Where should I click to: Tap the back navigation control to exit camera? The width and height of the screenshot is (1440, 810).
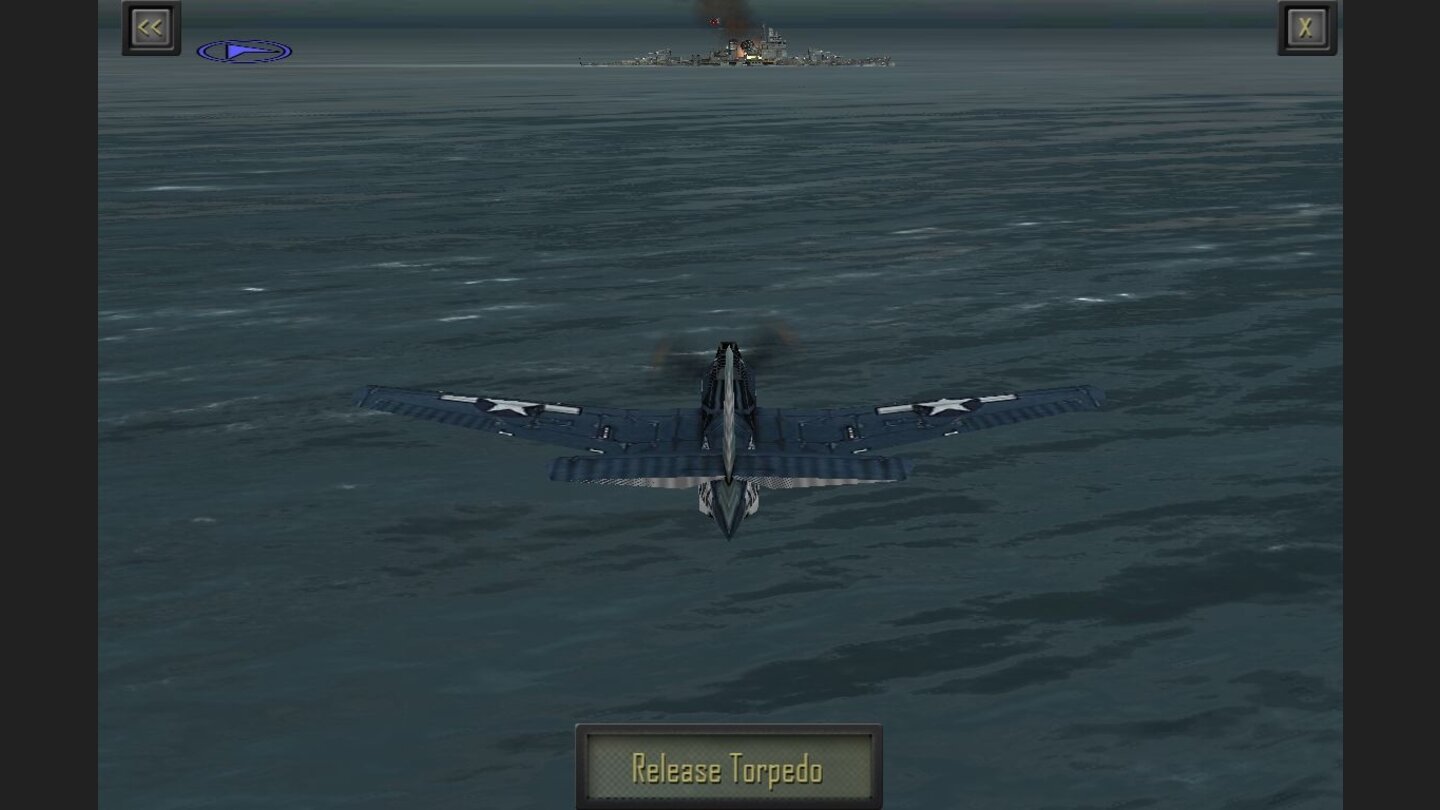click(x=150, y=27)
